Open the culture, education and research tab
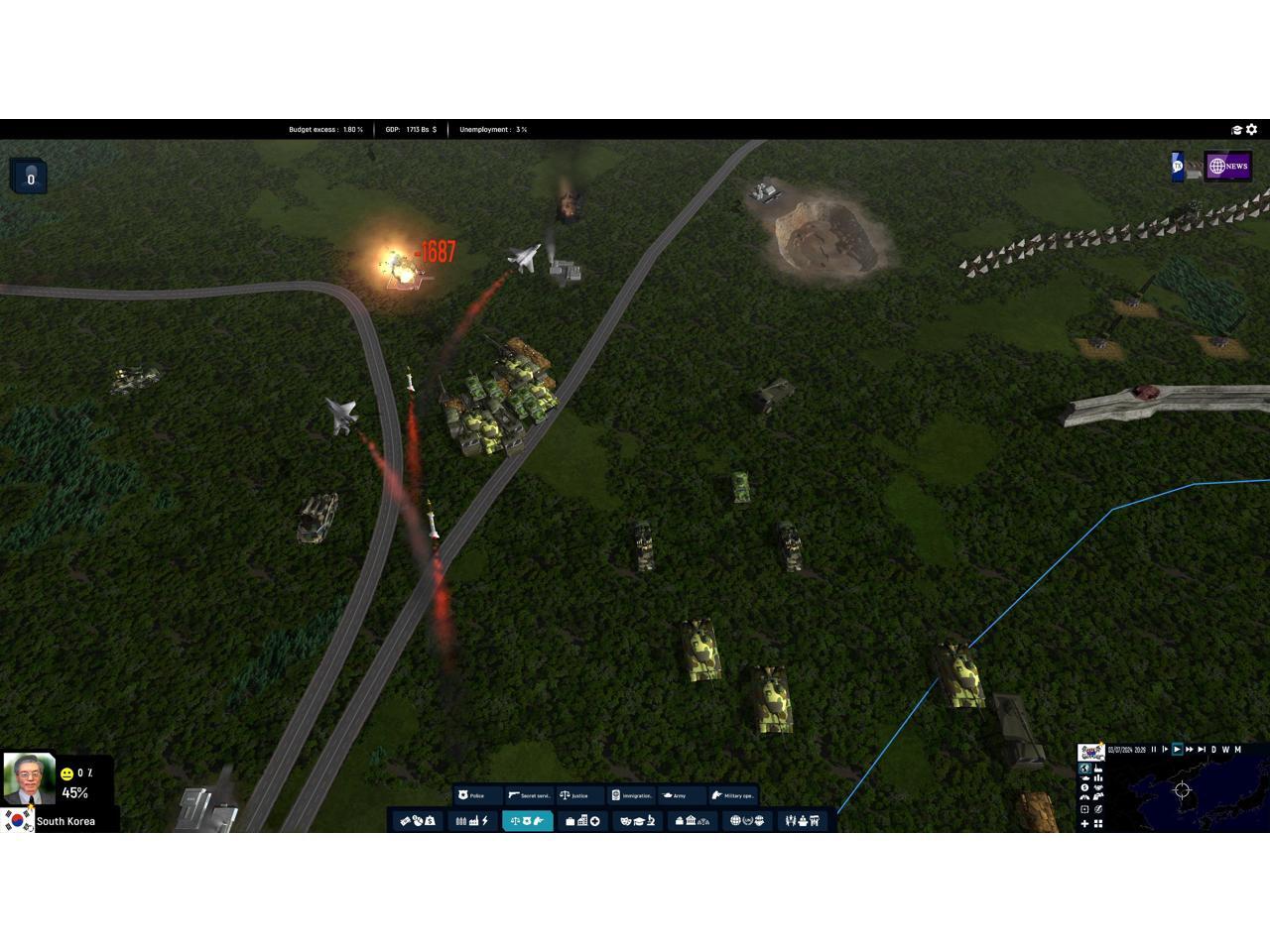 (x=637, y=821)
